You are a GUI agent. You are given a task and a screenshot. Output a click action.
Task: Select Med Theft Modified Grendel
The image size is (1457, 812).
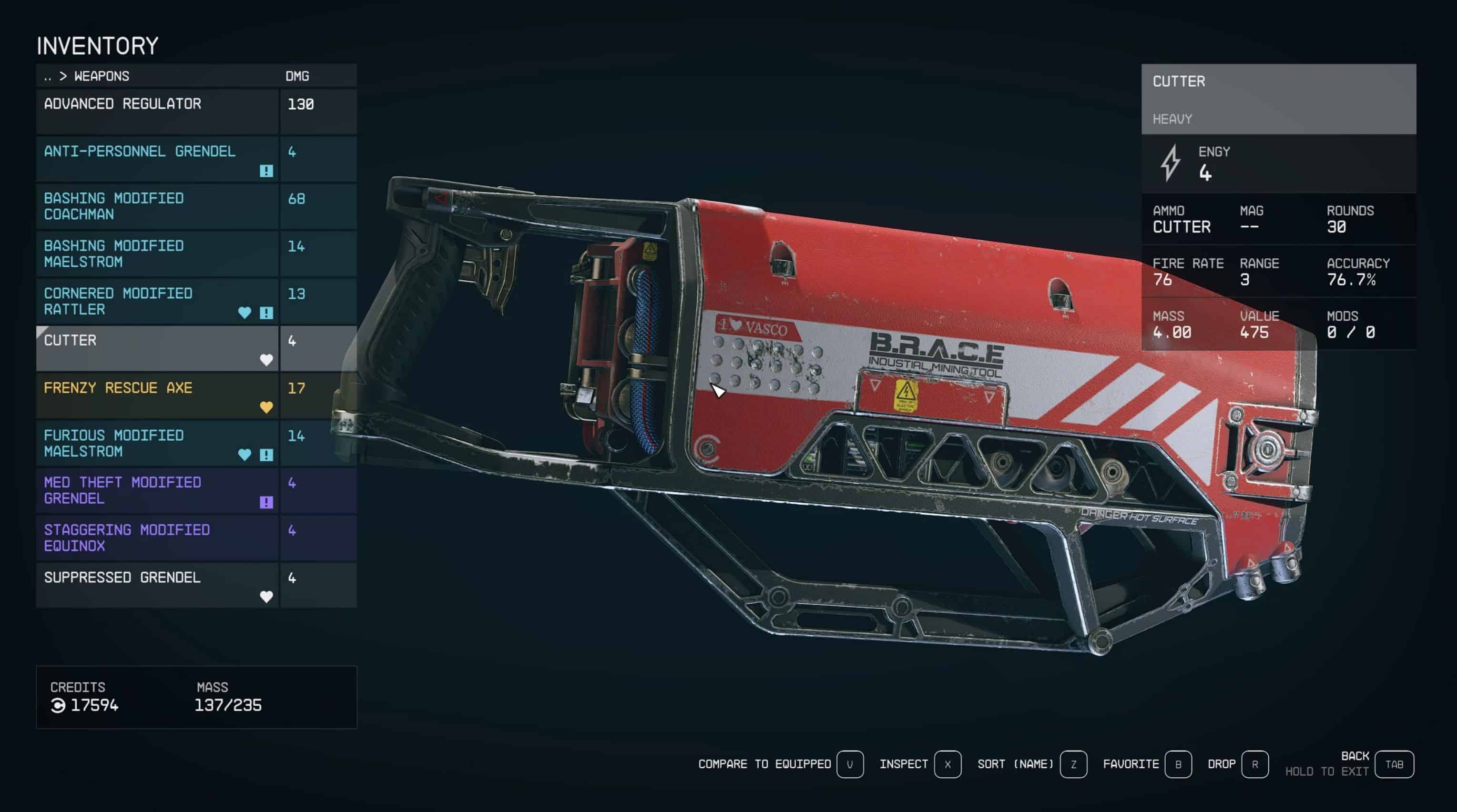(x=157, y=490)
